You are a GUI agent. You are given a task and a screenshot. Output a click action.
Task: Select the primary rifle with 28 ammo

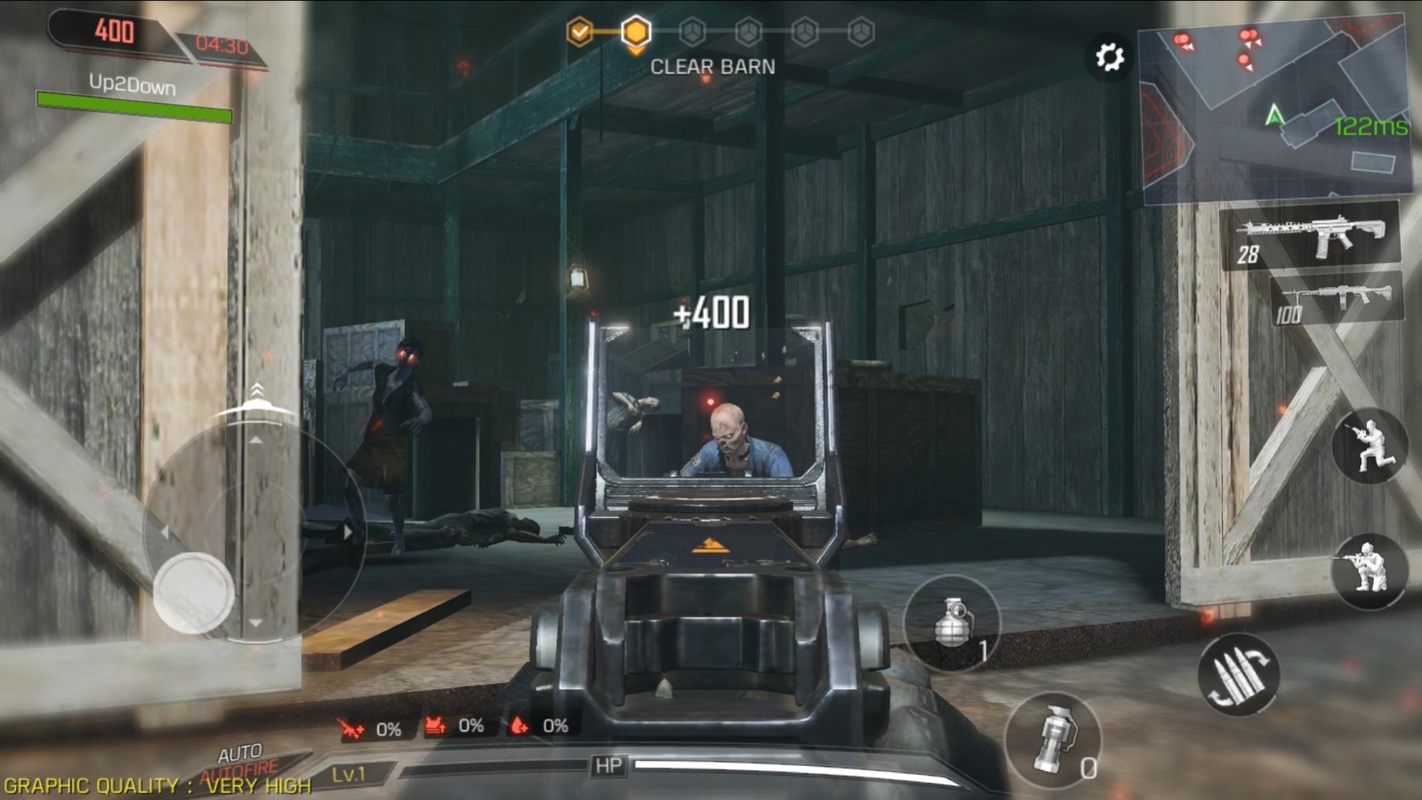click(x=1311, y=236)
